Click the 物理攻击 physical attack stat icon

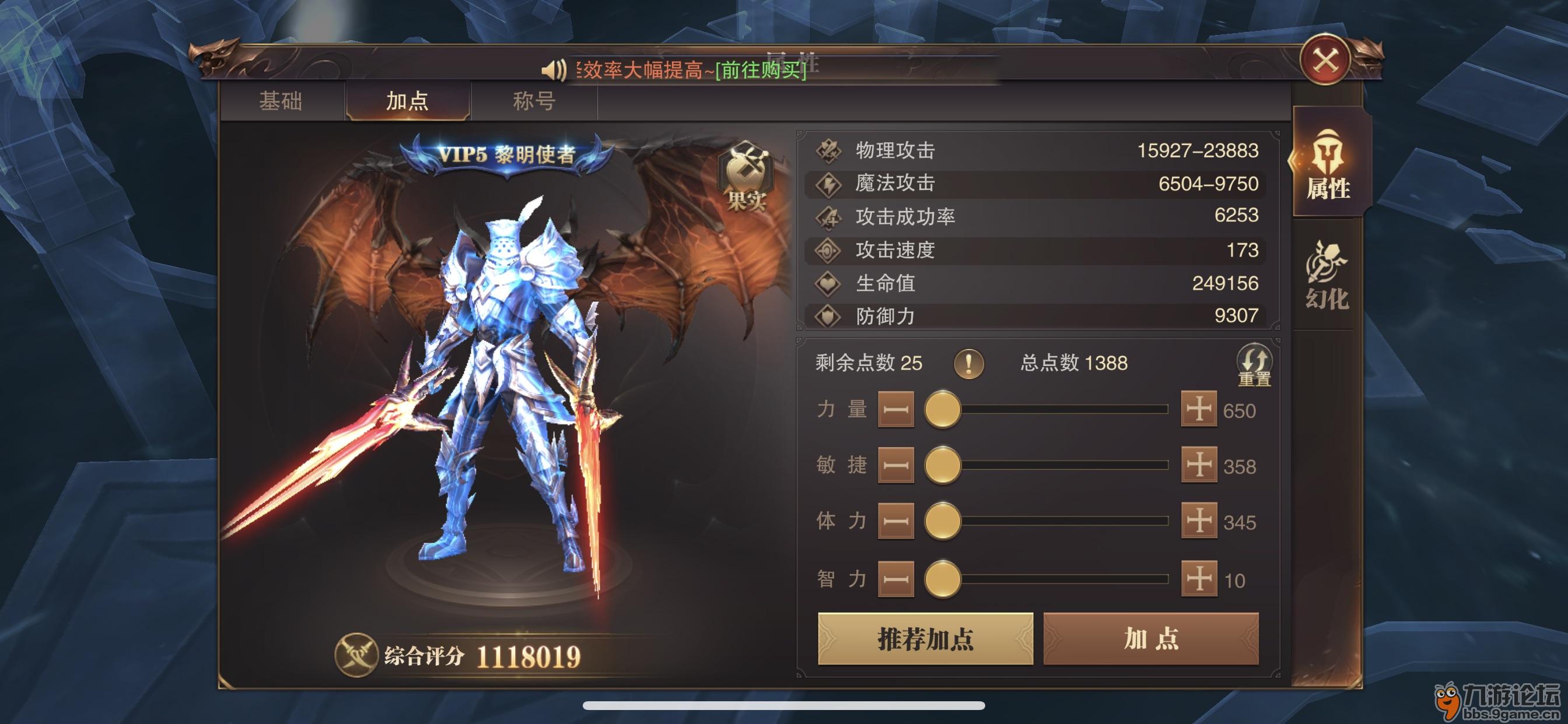[829, 150]
